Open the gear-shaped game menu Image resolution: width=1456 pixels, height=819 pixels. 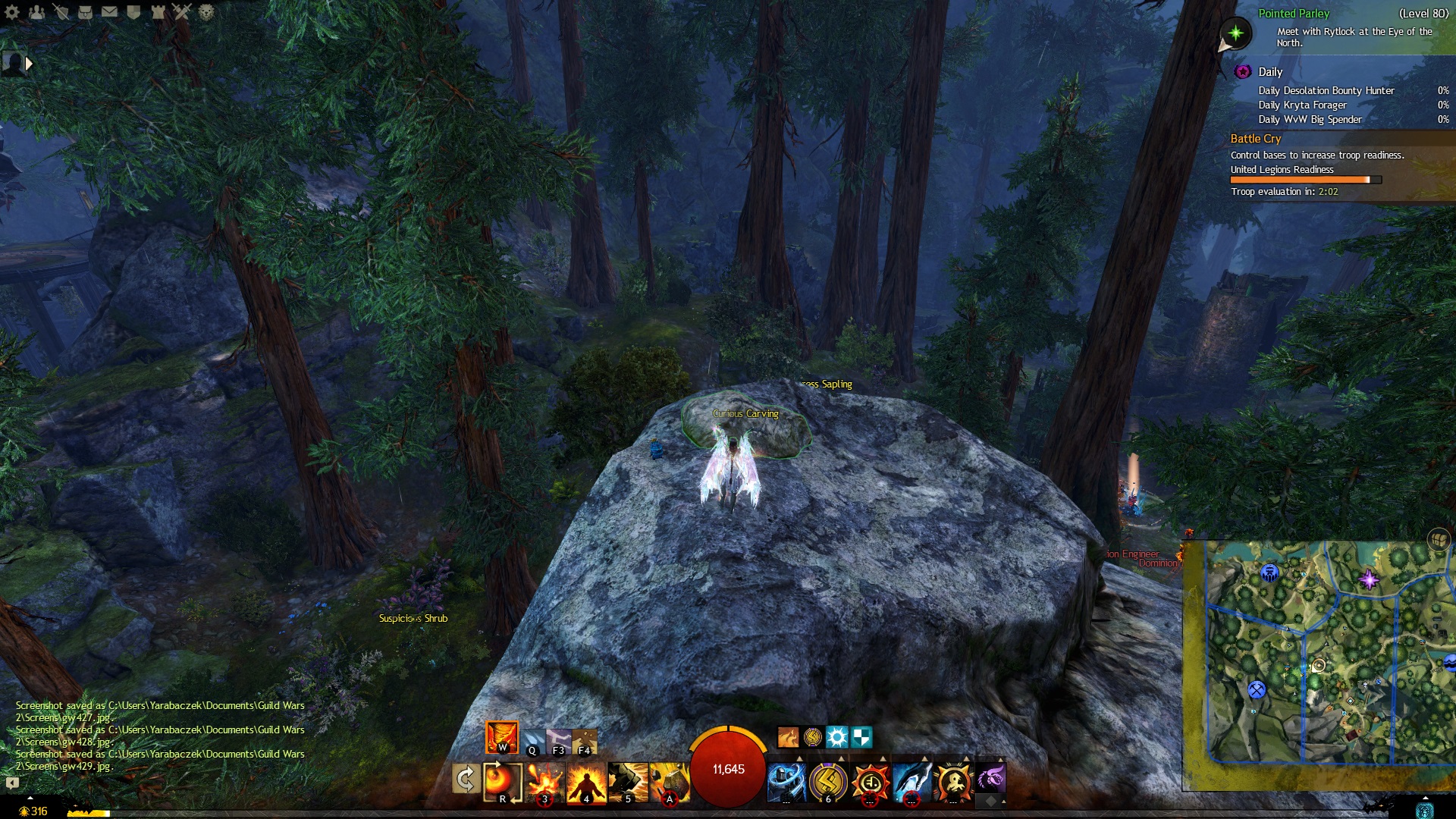12,11
